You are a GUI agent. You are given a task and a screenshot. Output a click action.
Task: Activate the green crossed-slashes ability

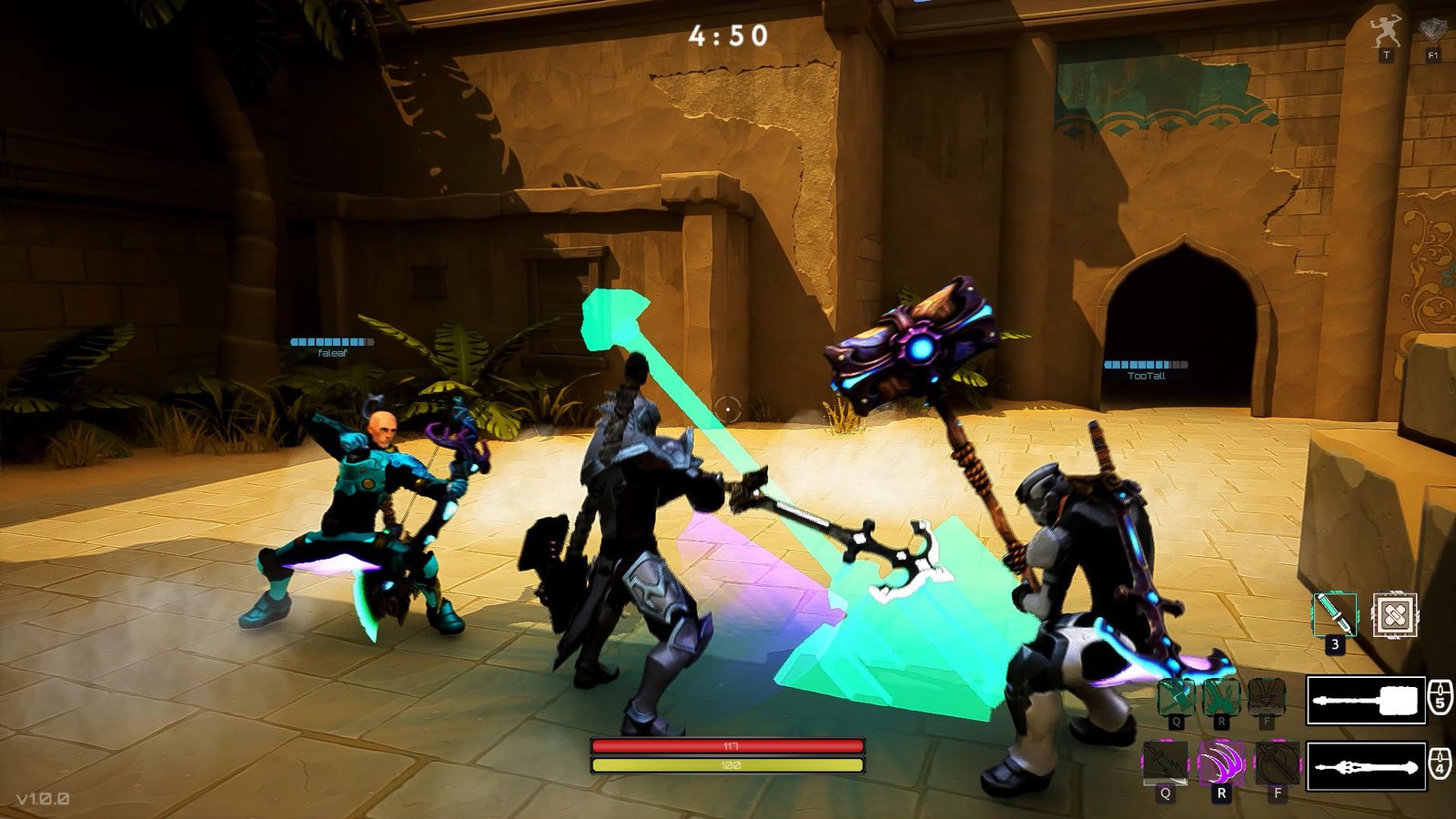(1221, 697)
